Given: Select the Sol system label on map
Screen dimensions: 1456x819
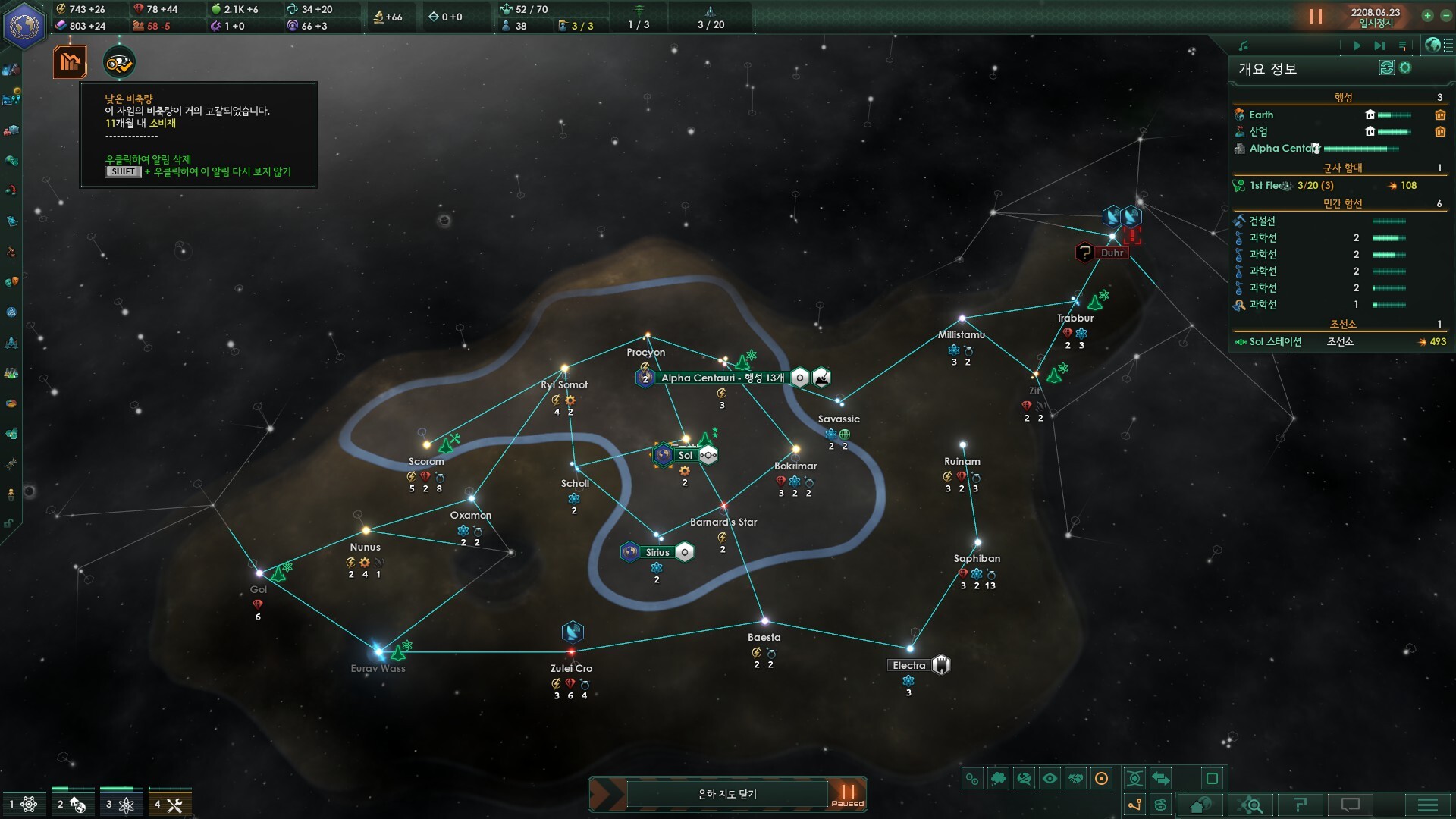Looking at the screenshot, I should click(685, 455).
